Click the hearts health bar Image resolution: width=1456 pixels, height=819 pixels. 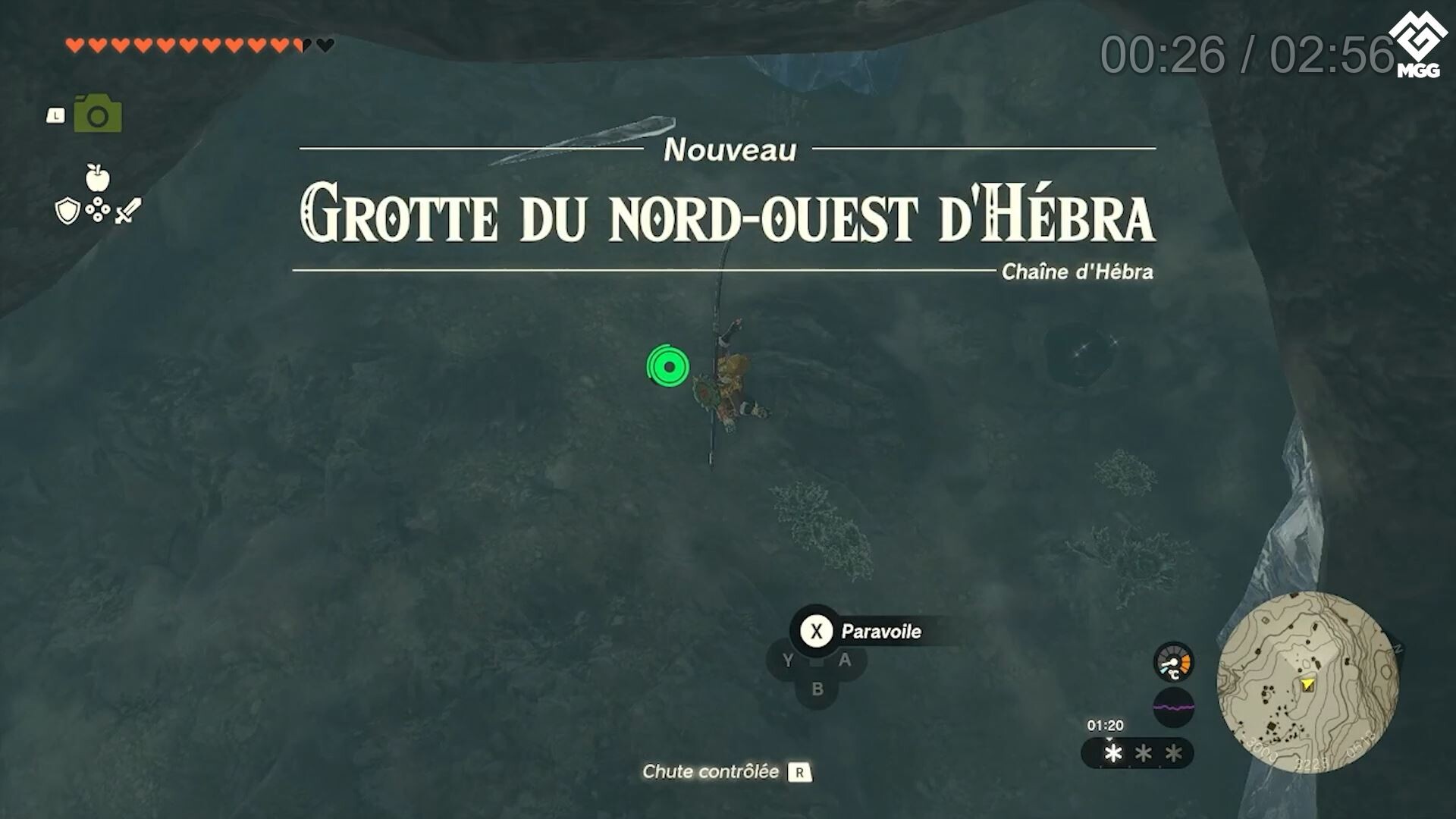[197, 44]
